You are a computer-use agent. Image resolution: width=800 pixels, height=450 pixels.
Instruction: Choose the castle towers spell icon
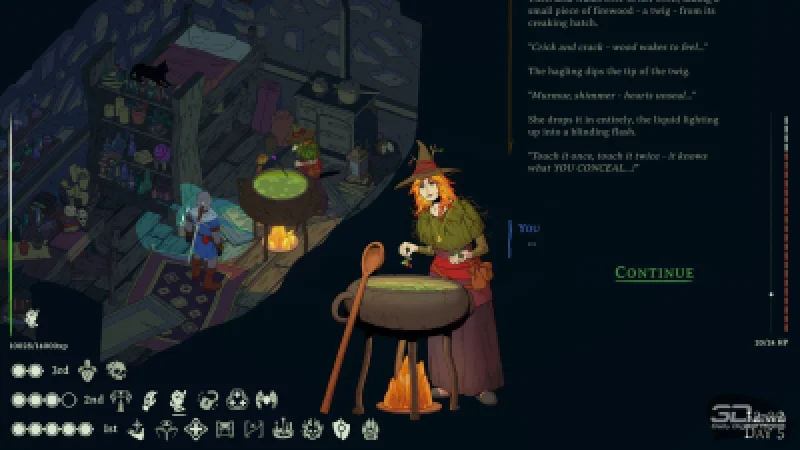pyautogui.click(x=283, y=429)
